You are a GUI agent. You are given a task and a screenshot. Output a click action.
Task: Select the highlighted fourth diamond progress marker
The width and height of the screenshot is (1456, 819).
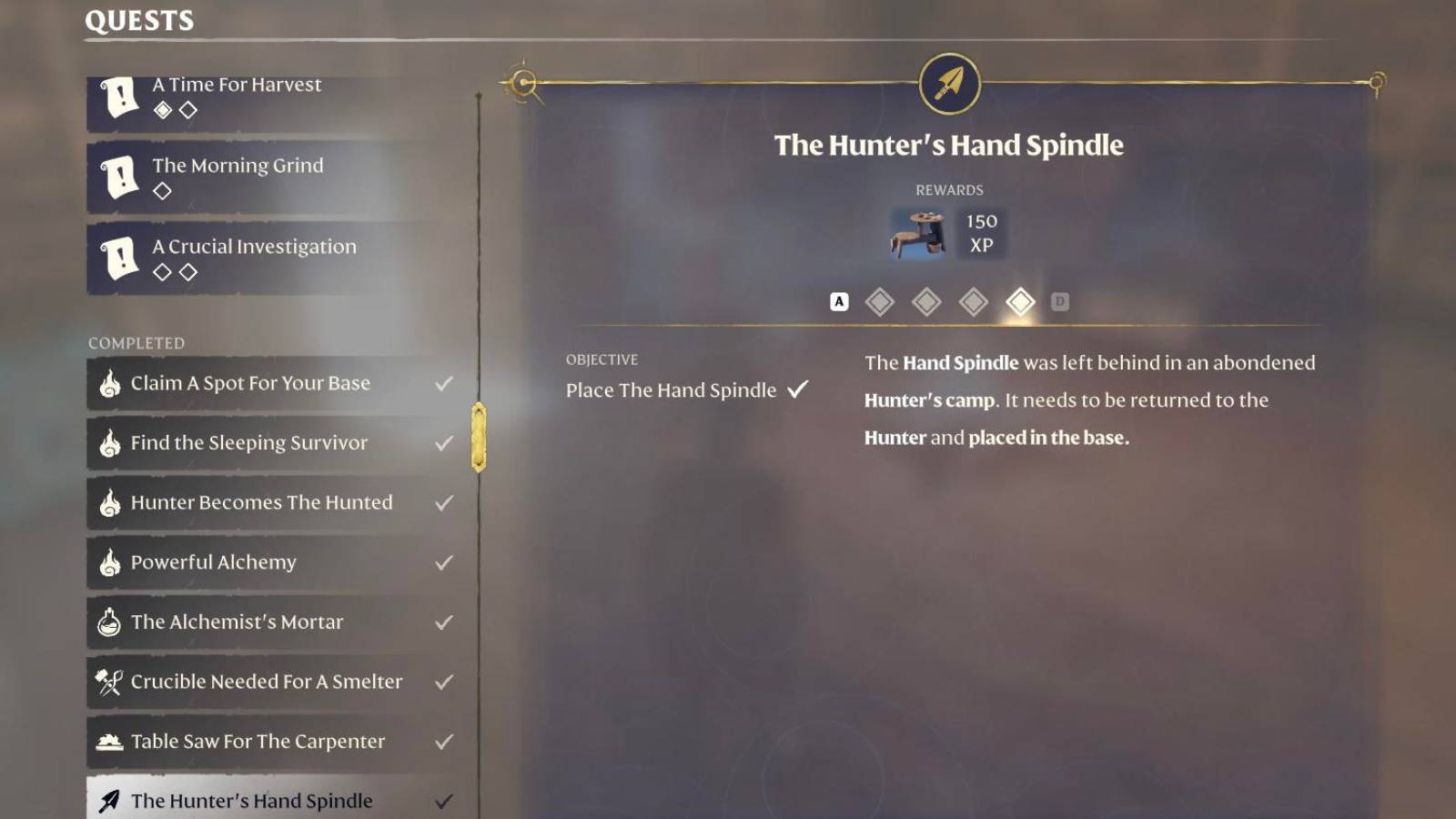(1020, 301)
